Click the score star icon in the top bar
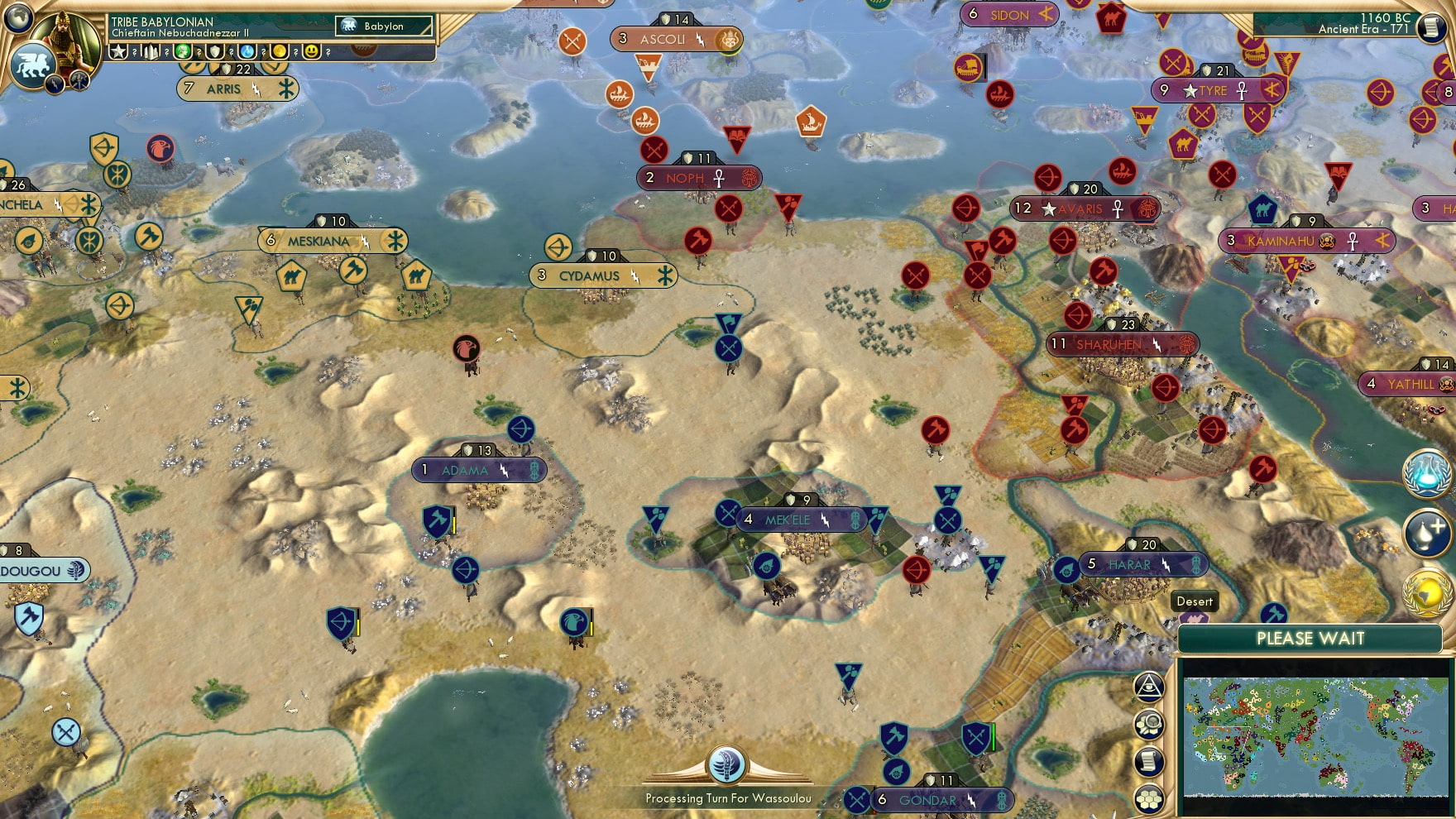This screenshot has width=1456, height=819. (117, 51)
